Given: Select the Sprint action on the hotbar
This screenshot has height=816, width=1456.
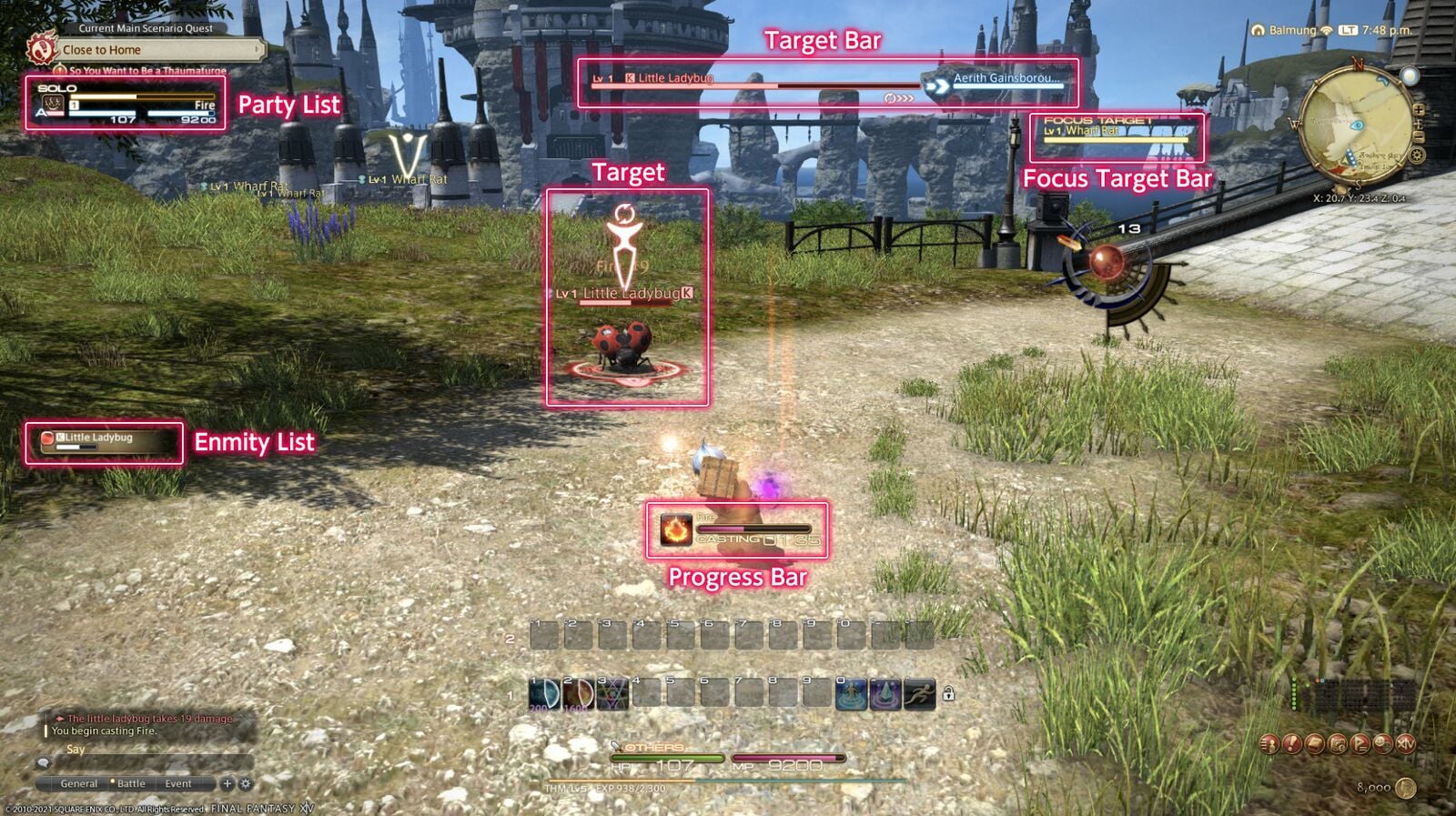Looking at the screenshot, I should tap(919, 694).
